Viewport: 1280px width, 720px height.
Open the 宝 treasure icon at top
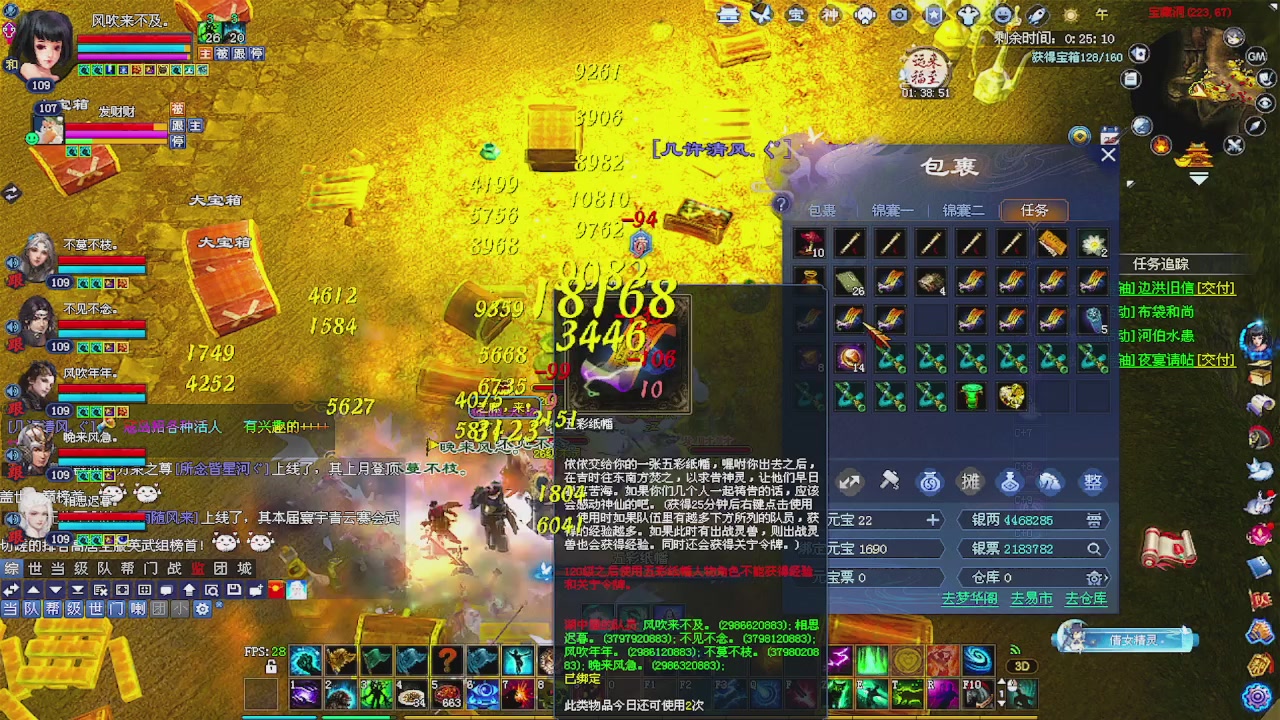[795, 14]
